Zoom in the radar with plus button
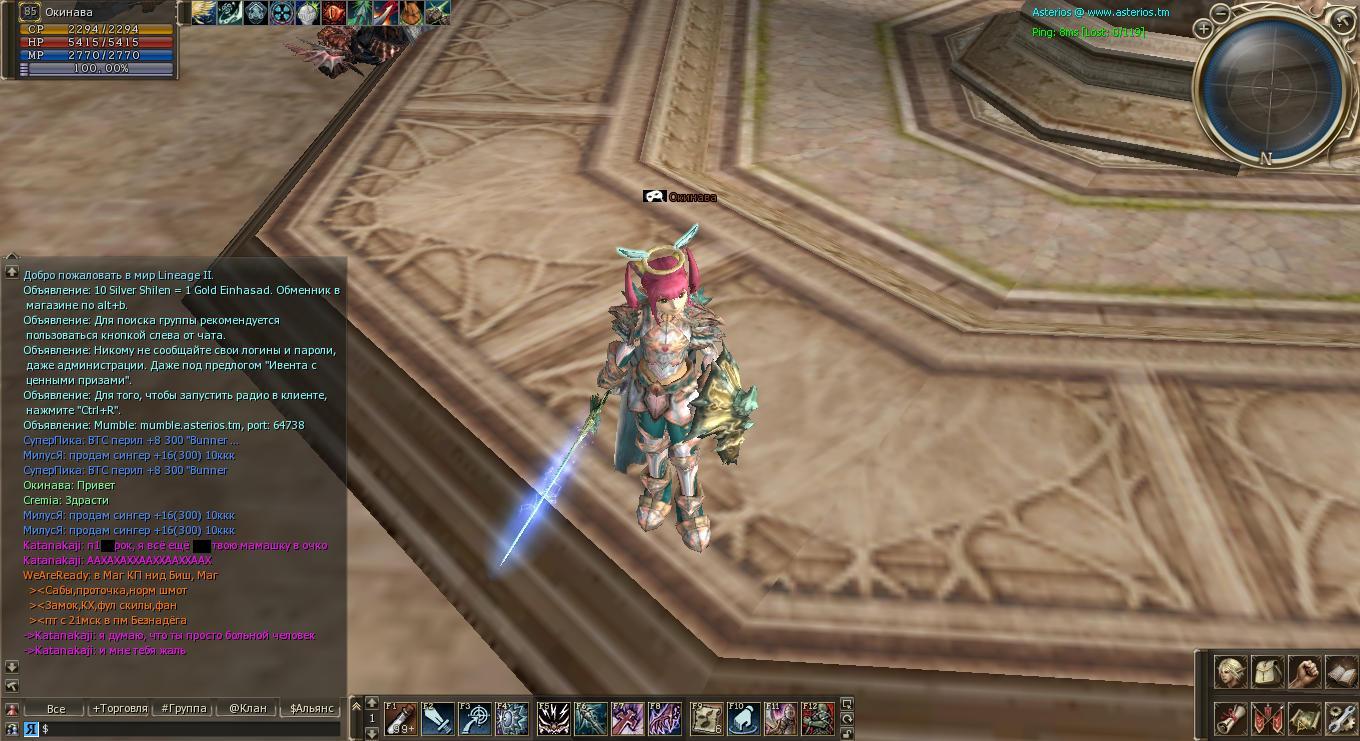The height and width of the screenshot is (741, 1360). click(x=1204, y=29)
